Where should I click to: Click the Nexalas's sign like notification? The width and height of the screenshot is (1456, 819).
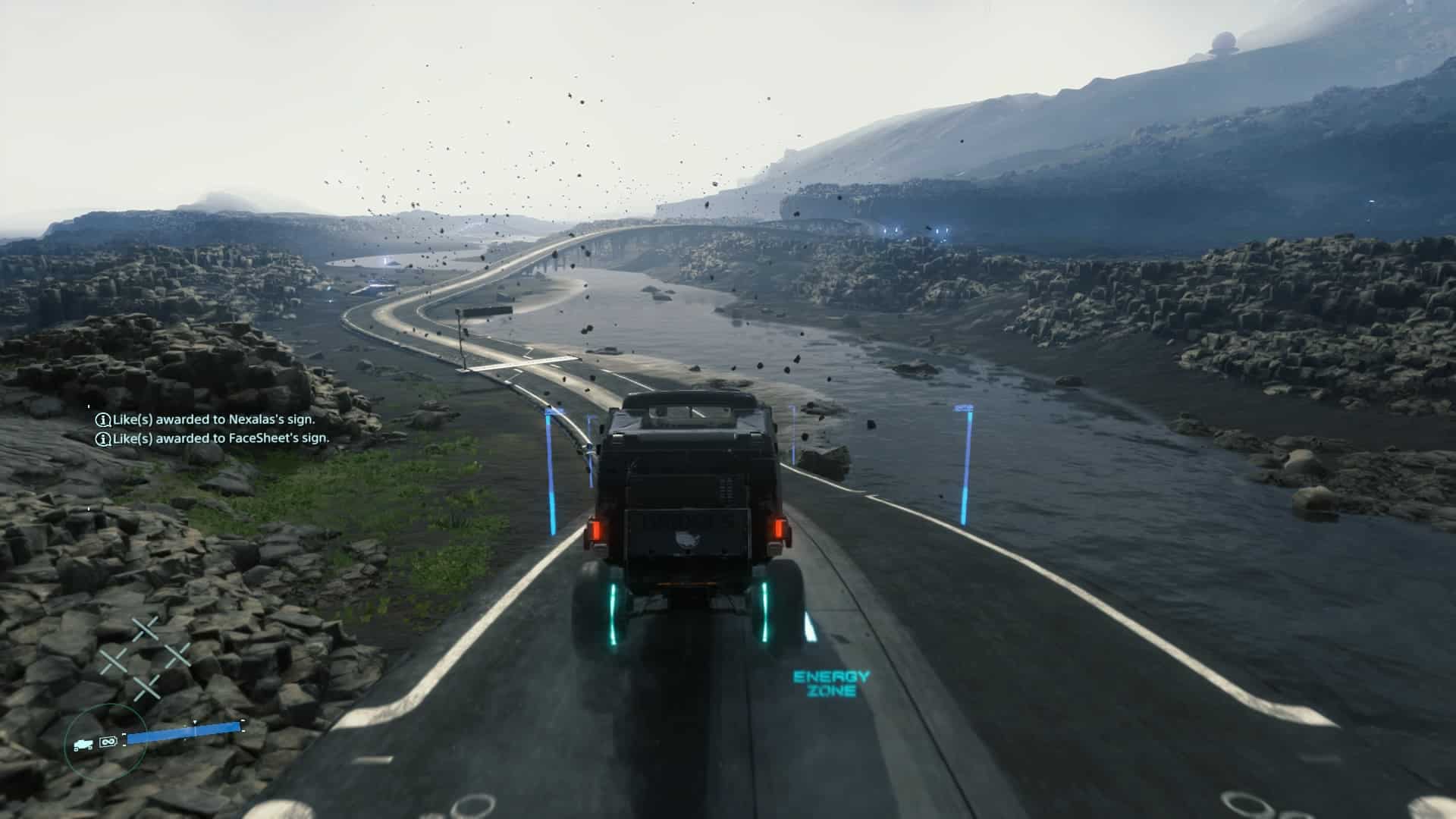pos(206,419)
